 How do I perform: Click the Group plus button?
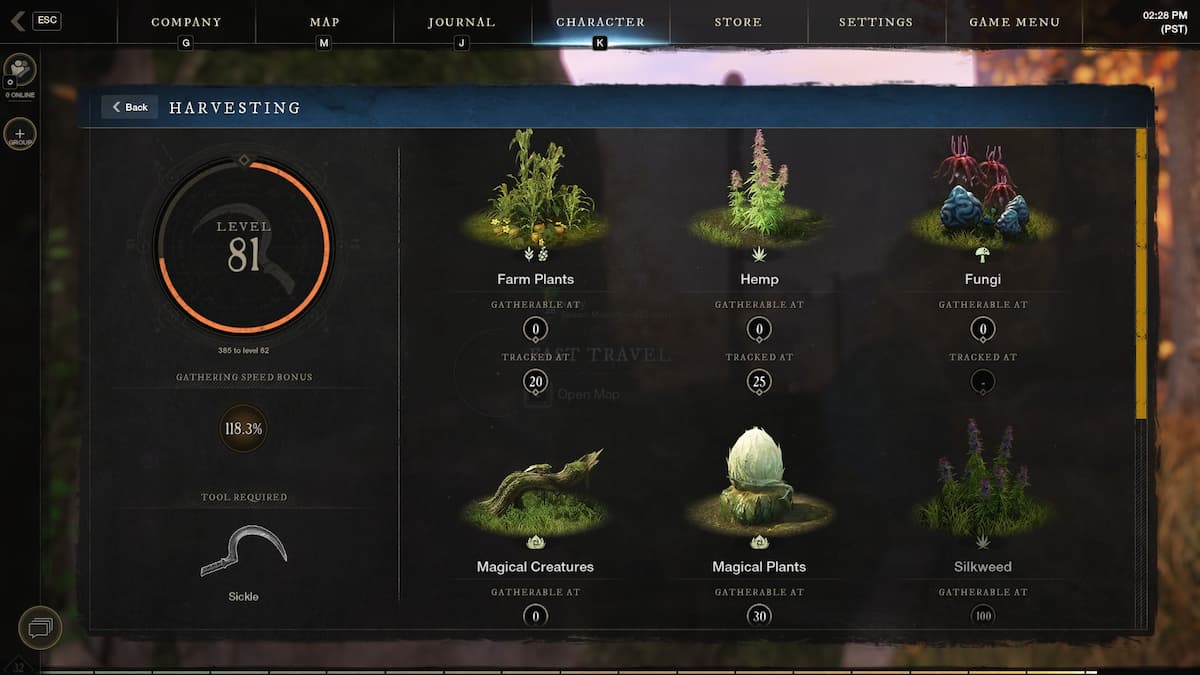(20, 134)
